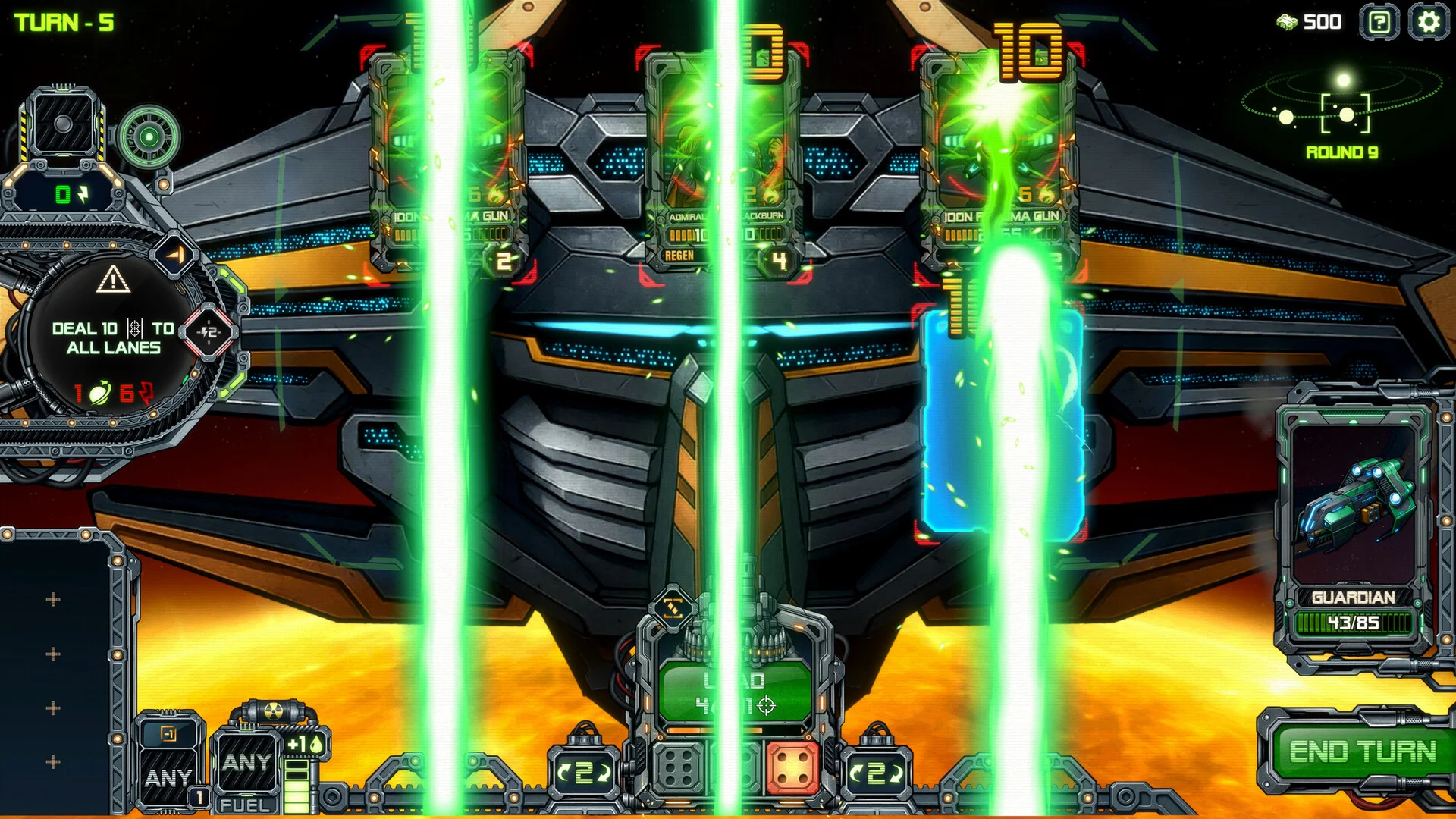Click the green circular reactor icon
The height and width of the screenshot is (819, 1456).
click(x=149, y=137)
